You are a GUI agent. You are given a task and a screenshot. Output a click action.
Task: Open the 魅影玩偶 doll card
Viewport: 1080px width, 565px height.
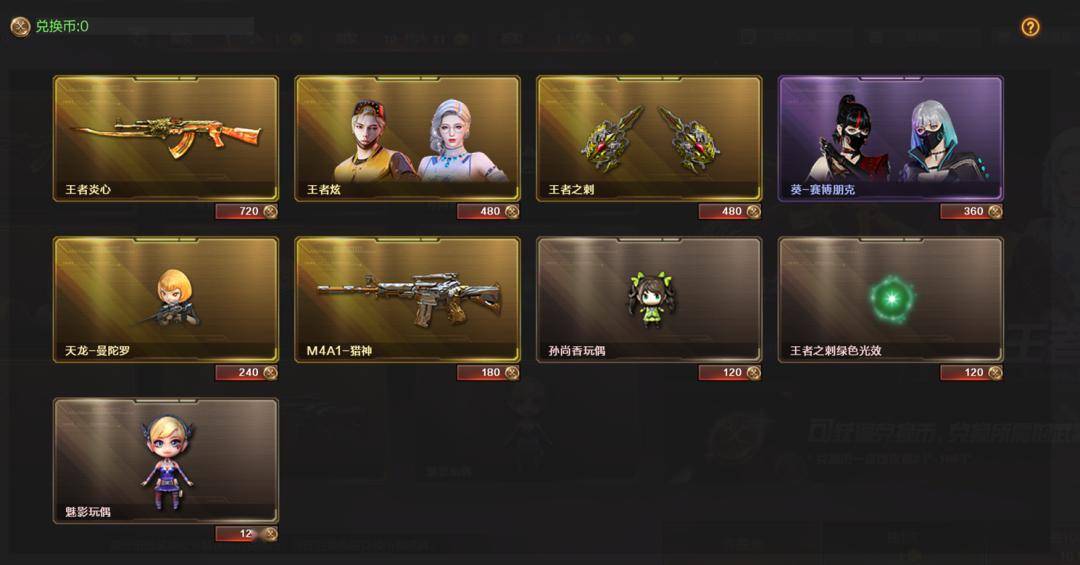click(x=166, y=460)
